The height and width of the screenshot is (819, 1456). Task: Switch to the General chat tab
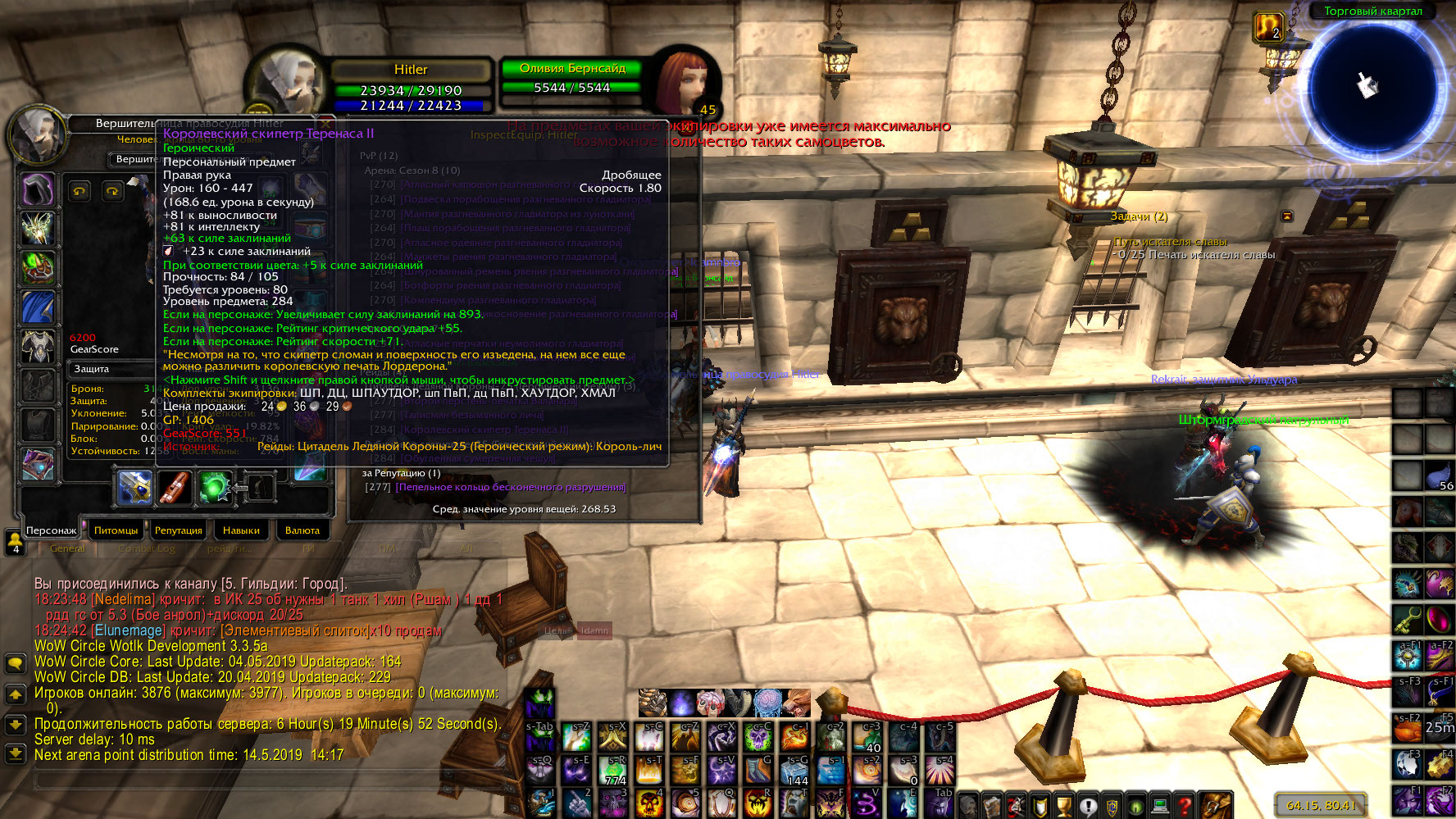pos(67,548)
